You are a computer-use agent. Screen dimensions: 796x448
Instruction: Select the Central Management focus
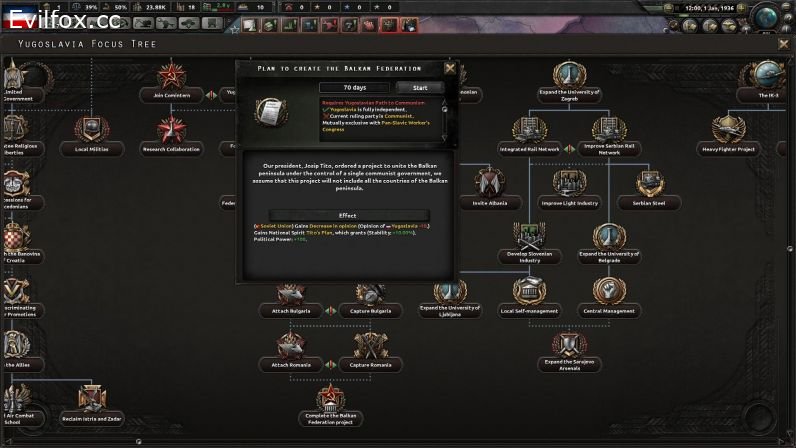[609, 294]
